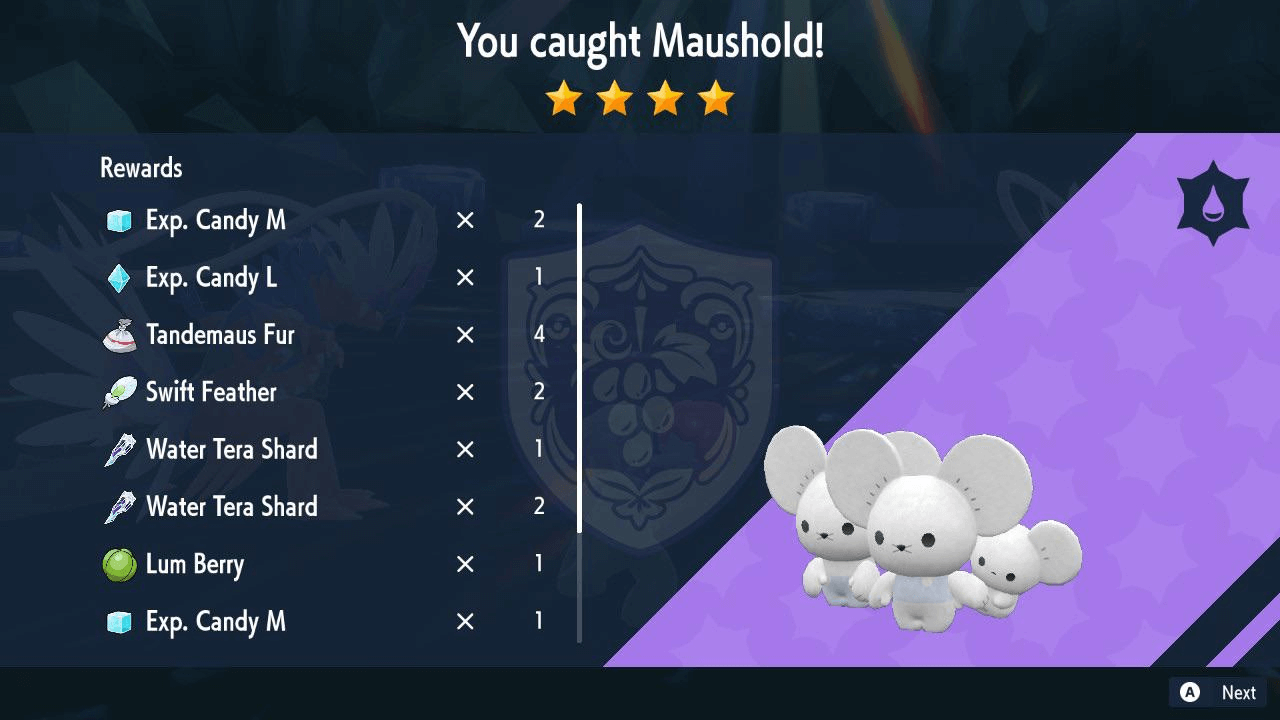Select the Exp. Candy M reward icon

tap(119, 220)
